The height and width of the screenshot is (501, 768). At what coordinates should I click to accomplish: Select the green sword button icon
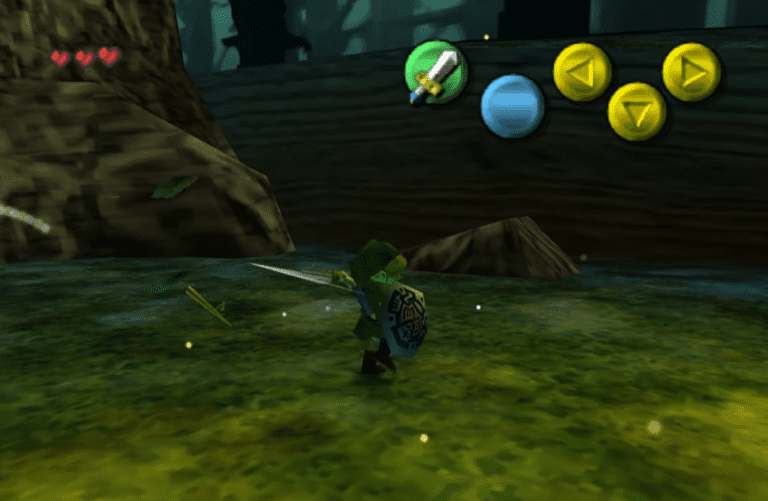point(436,72)
